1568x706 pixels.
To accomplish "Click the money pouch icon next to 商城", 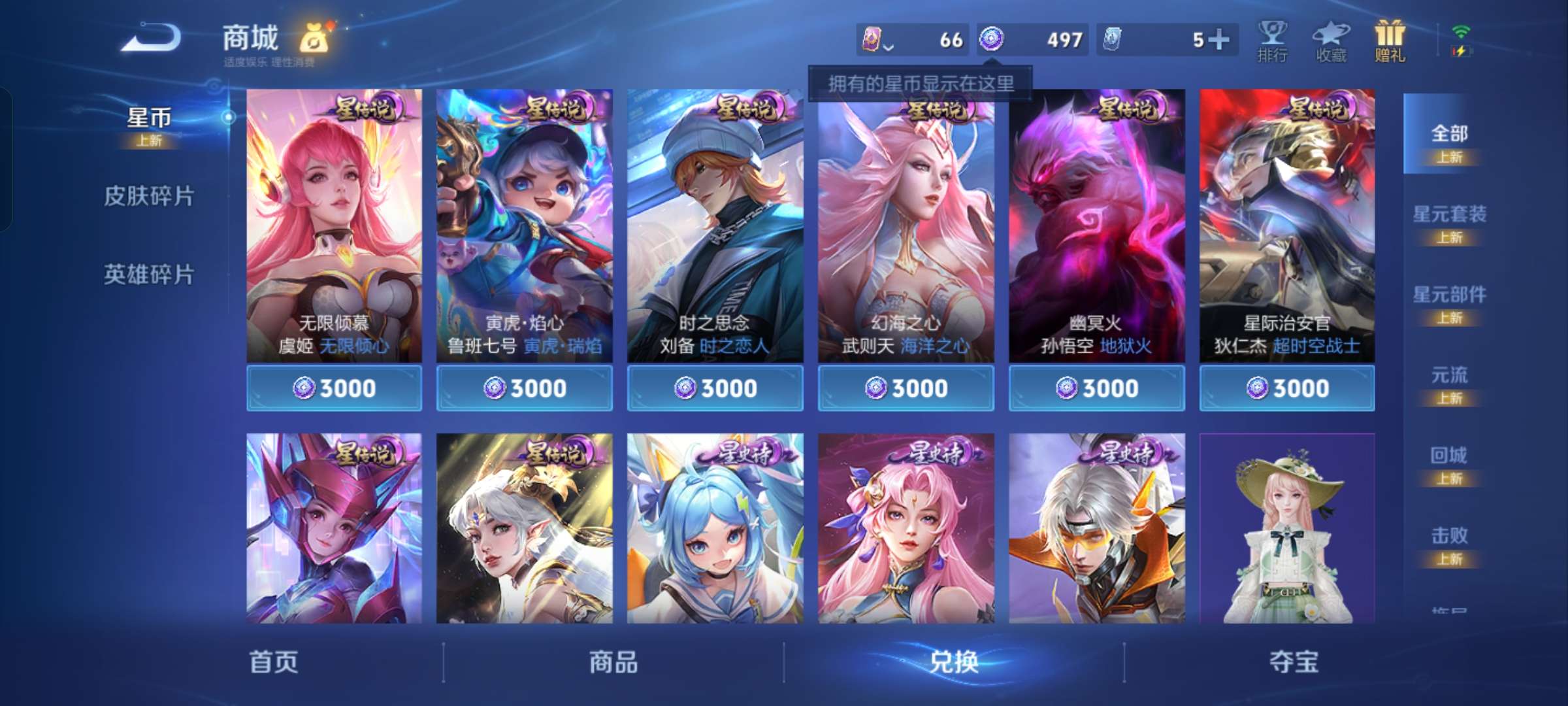I will (314, 39).
